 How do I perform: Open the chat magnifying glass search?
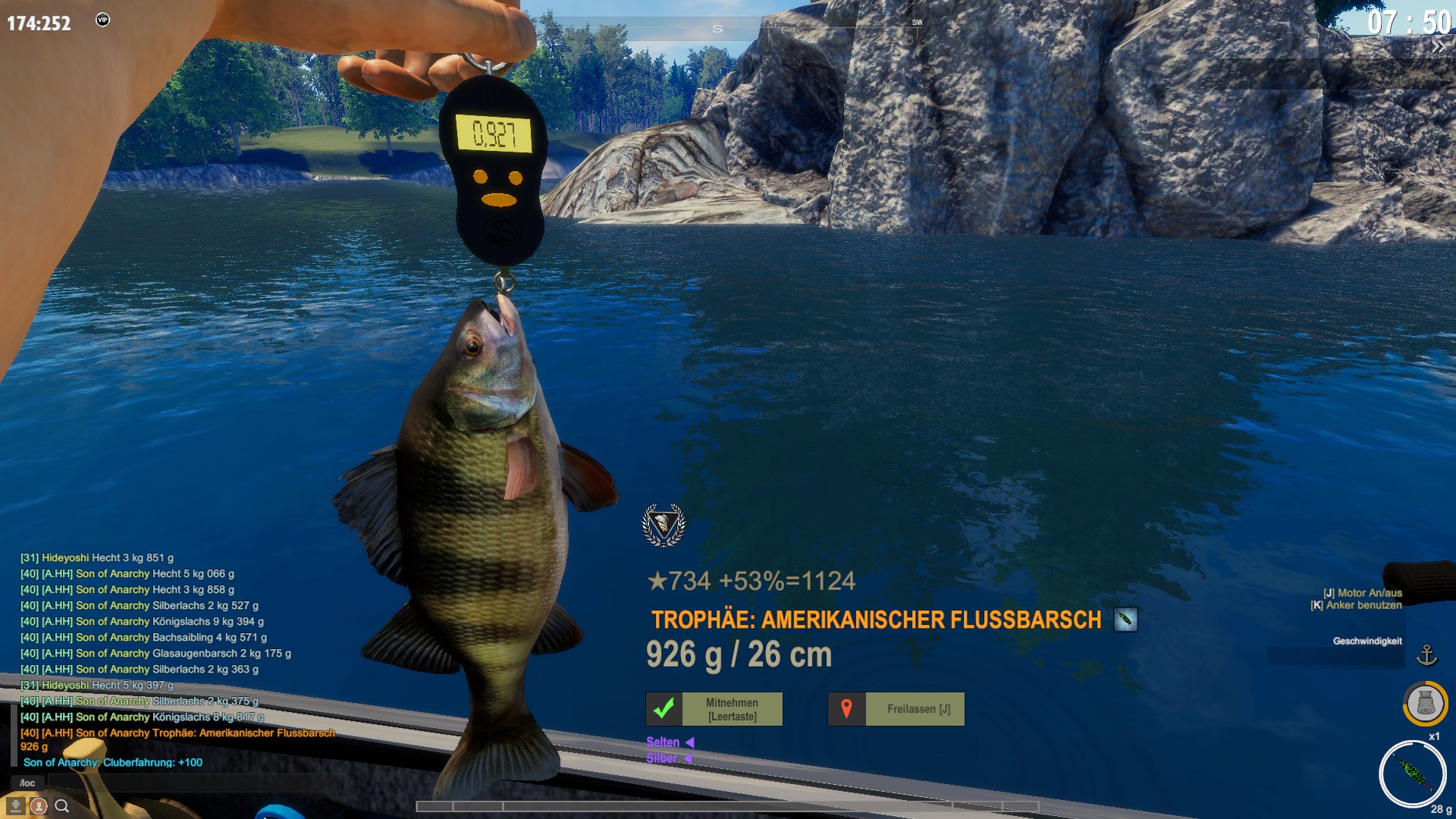[62, 806]
